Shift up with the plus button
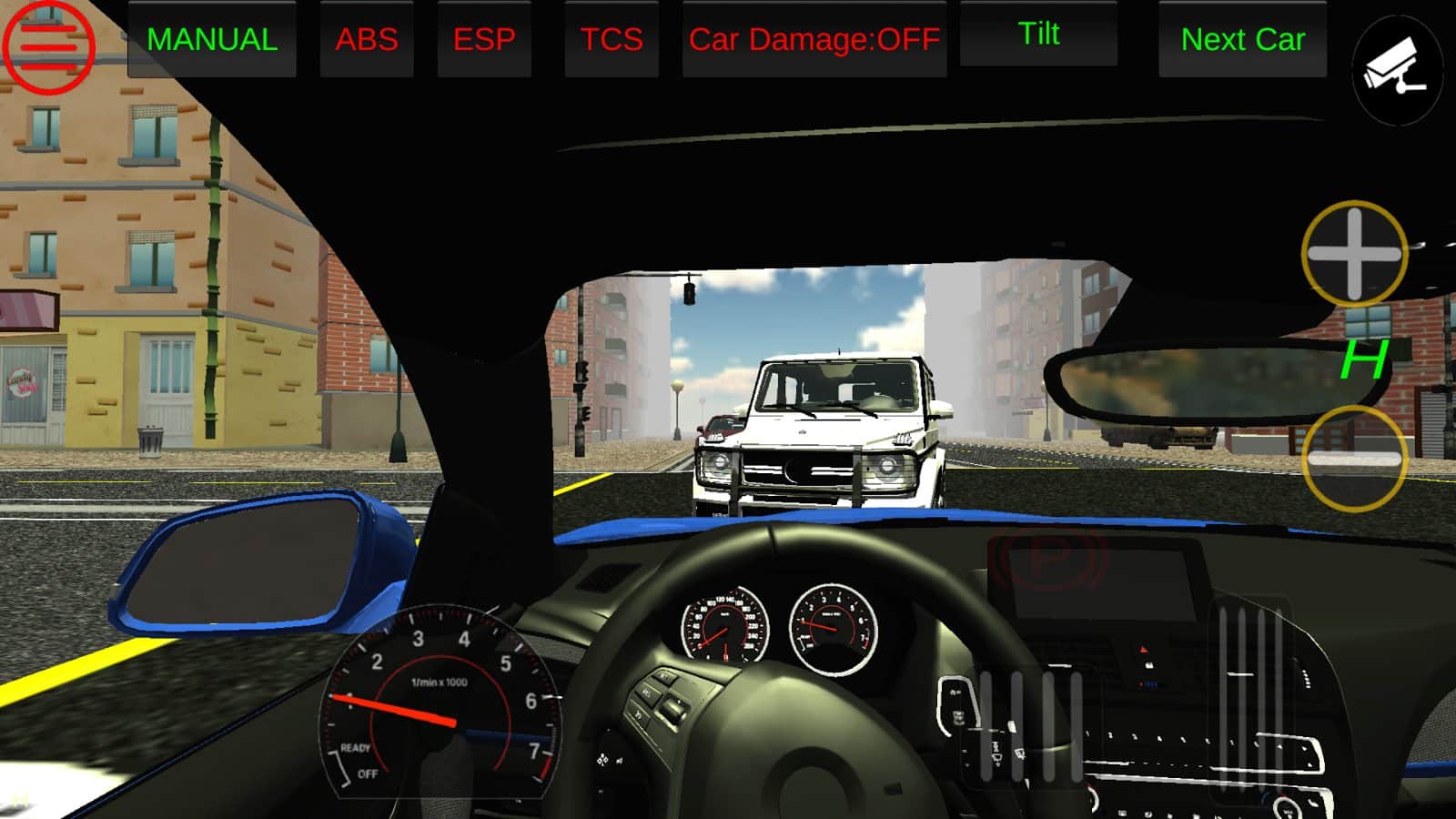Image resolution: width=1456 pixels, height=819 pixels. (1354, 253)
